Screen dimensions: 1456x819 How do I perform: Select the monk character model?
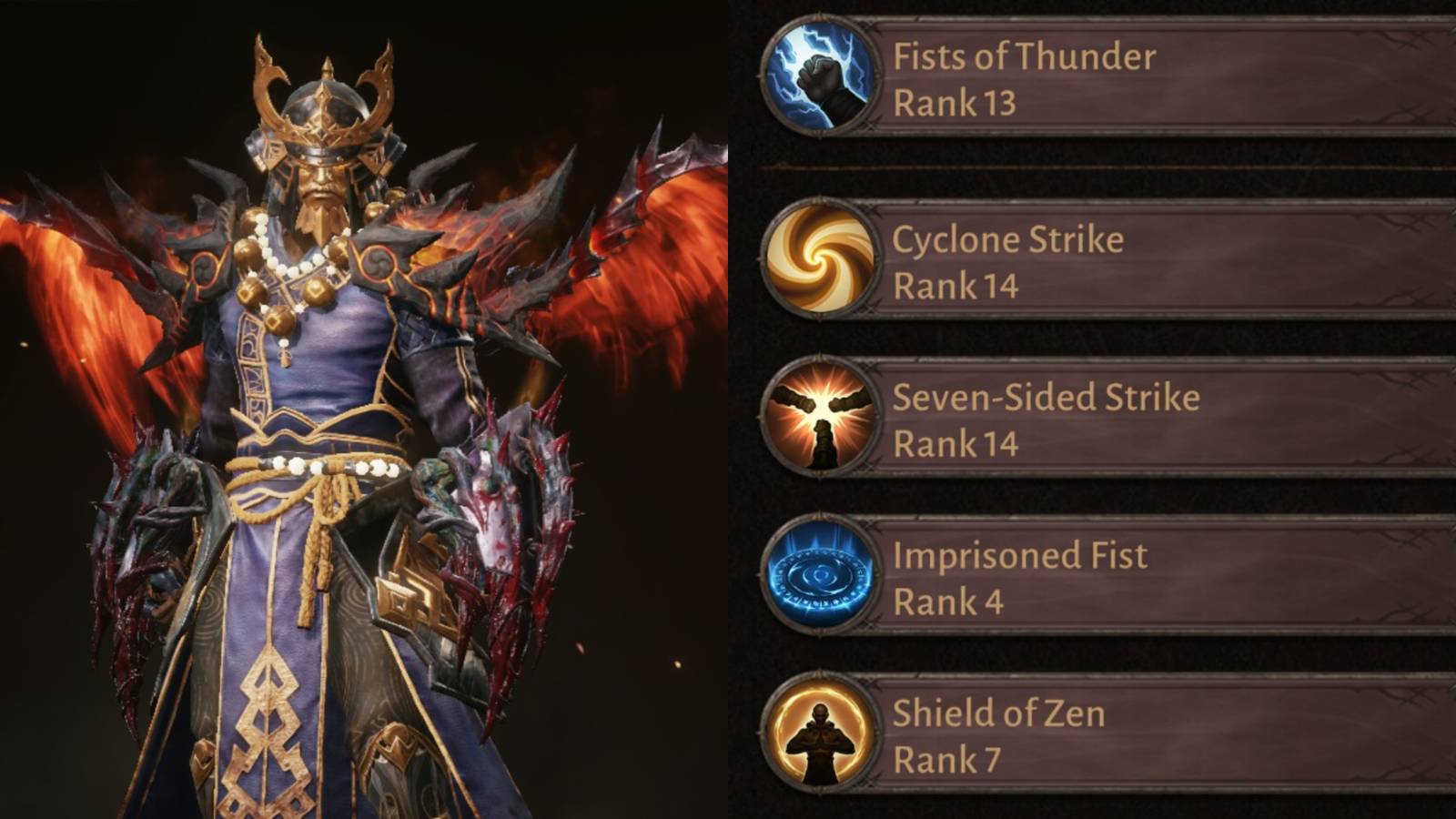318,409
